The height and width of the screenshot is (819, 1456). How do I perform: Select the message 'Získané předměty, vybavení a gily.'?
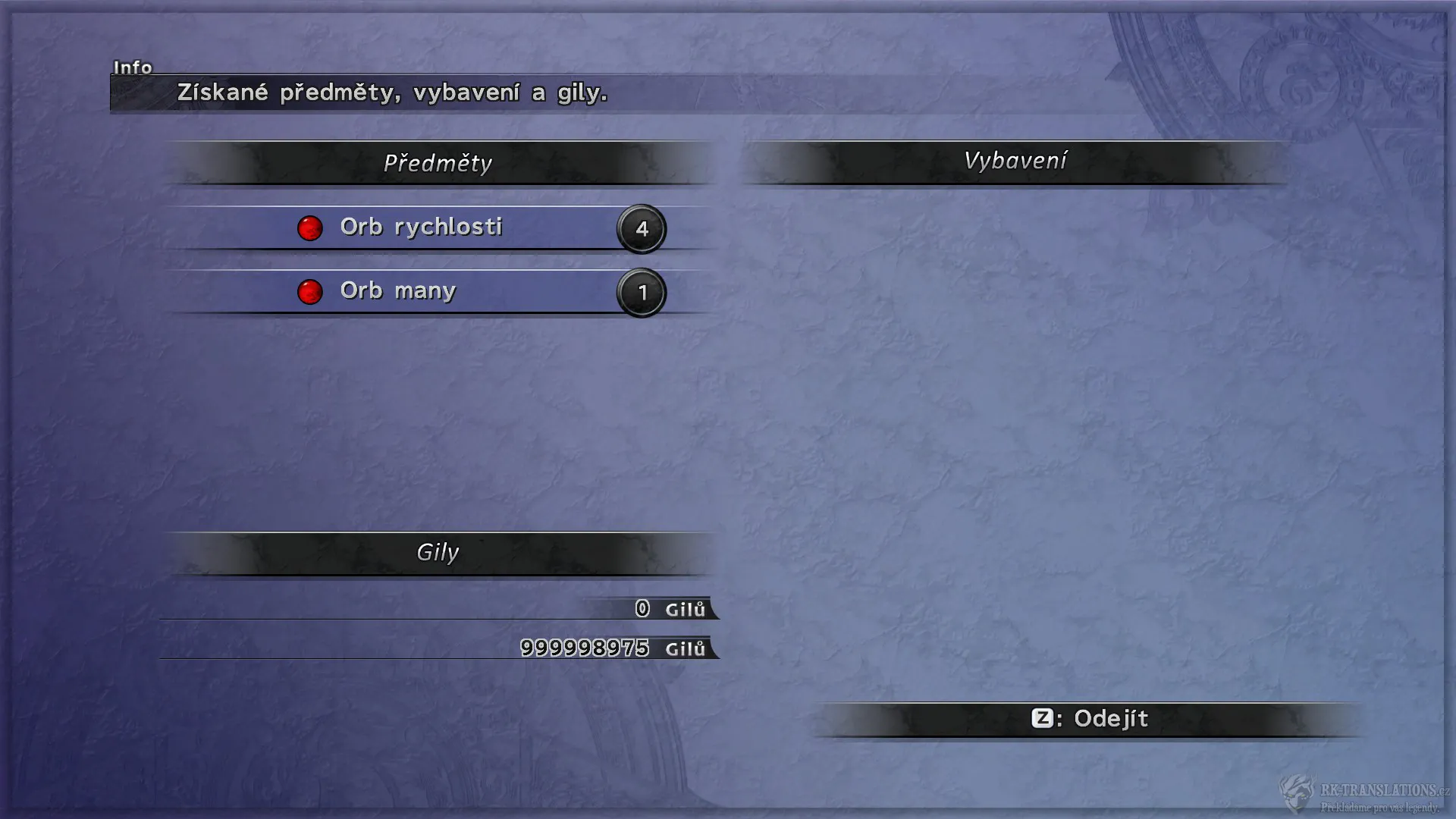[x=391, y=94]
